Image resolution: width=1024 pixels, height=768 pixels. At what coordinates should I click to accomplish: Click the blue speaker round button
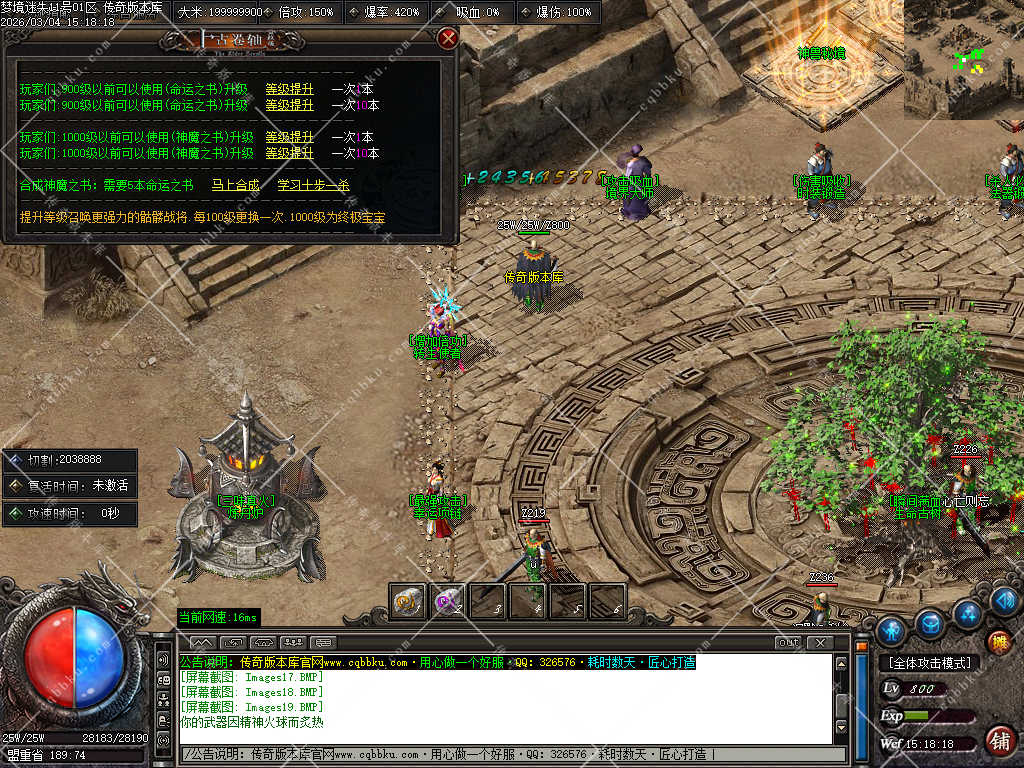(1006, 601)
